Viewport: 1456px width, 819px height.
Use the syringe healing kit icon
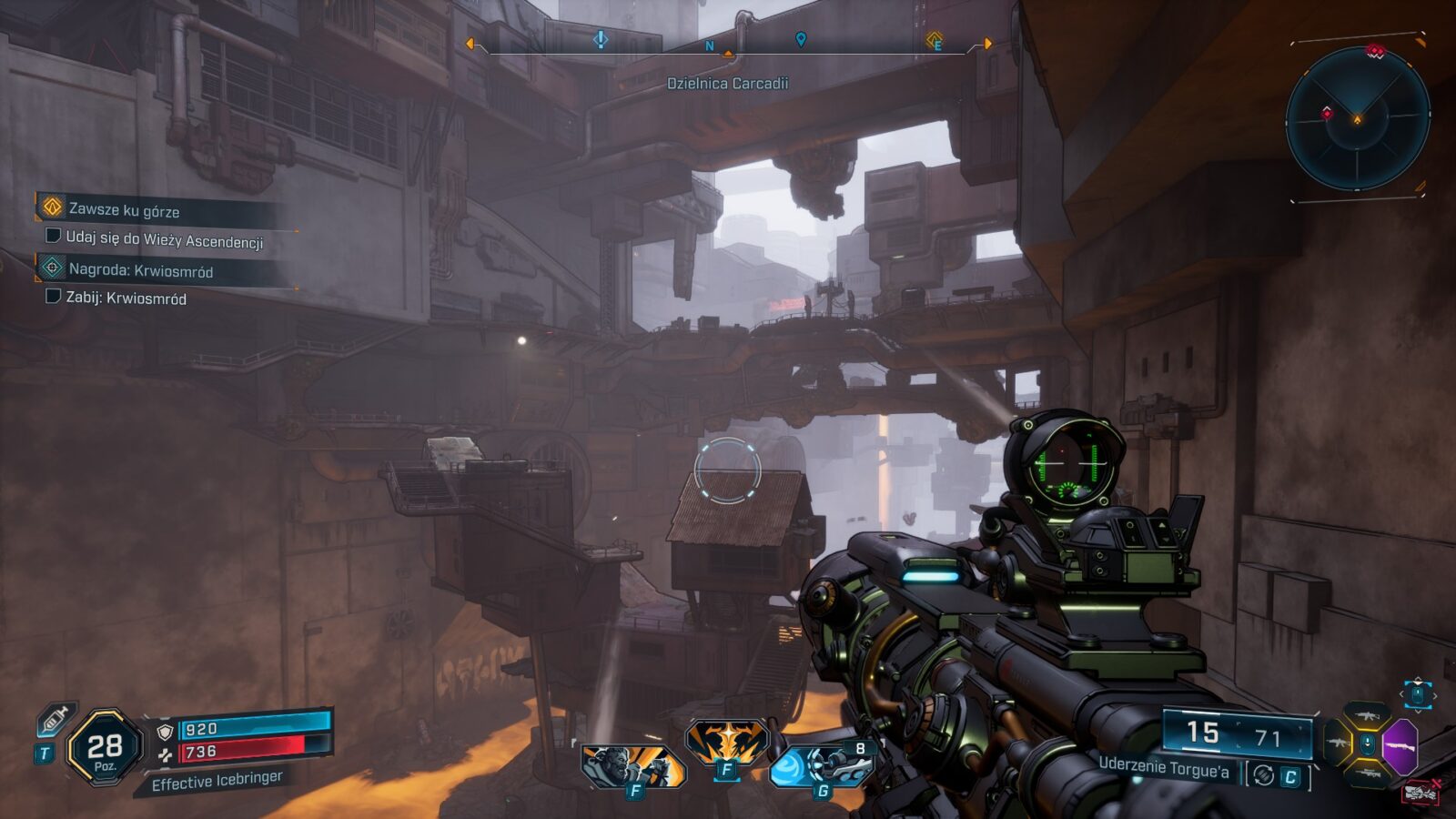[55, 721]
